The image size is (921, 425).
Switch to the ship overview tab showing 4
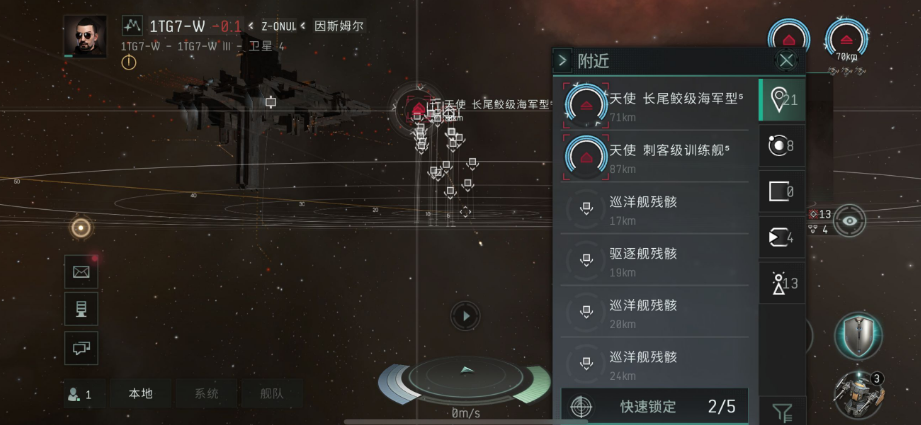pyautogui.click(x=781, y=237)
